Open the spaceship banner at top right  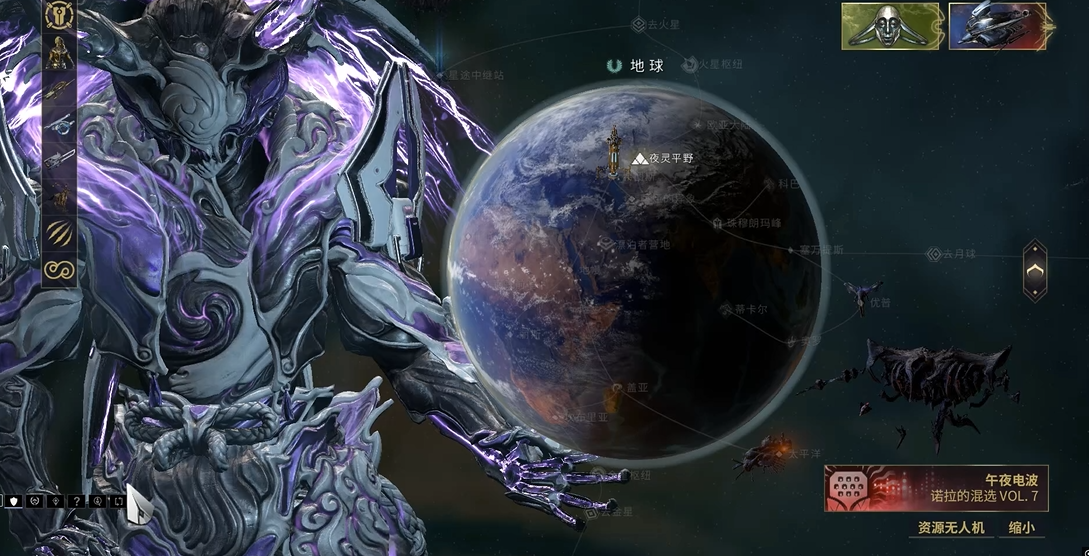tap(996, 27)
